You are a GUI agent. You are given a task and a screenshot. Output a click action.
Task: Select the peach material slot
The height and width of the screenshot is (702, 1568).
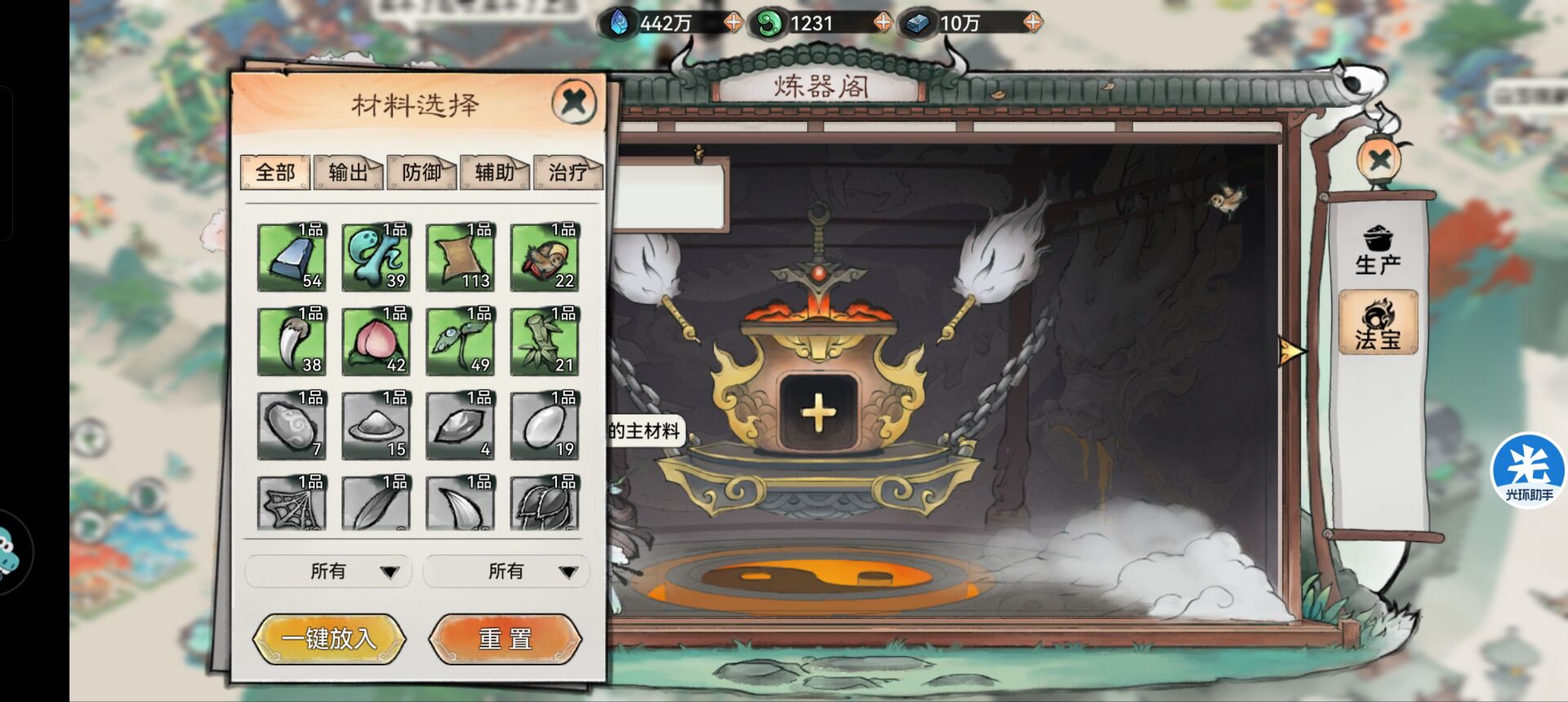[376, 341]
